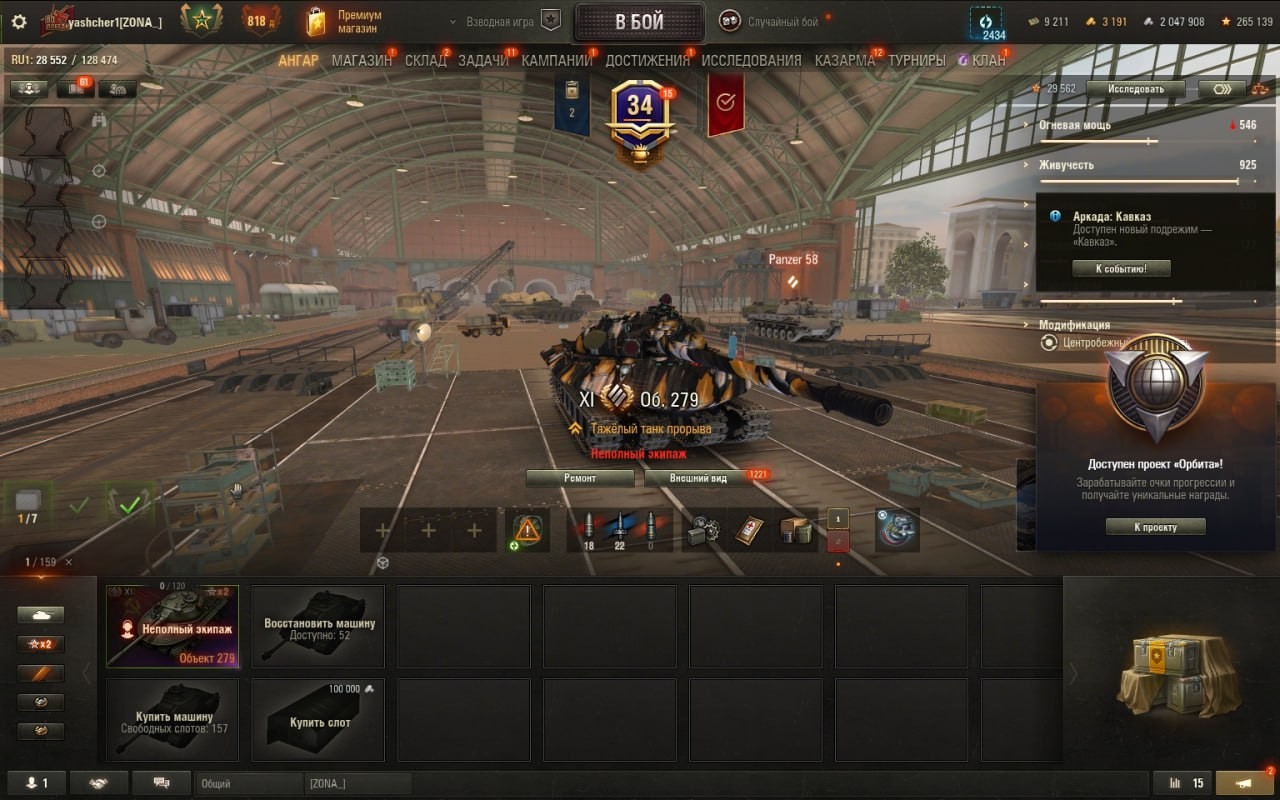Click the Исследовать button
1280x800 pixels.
click(x=1135, y=89)
